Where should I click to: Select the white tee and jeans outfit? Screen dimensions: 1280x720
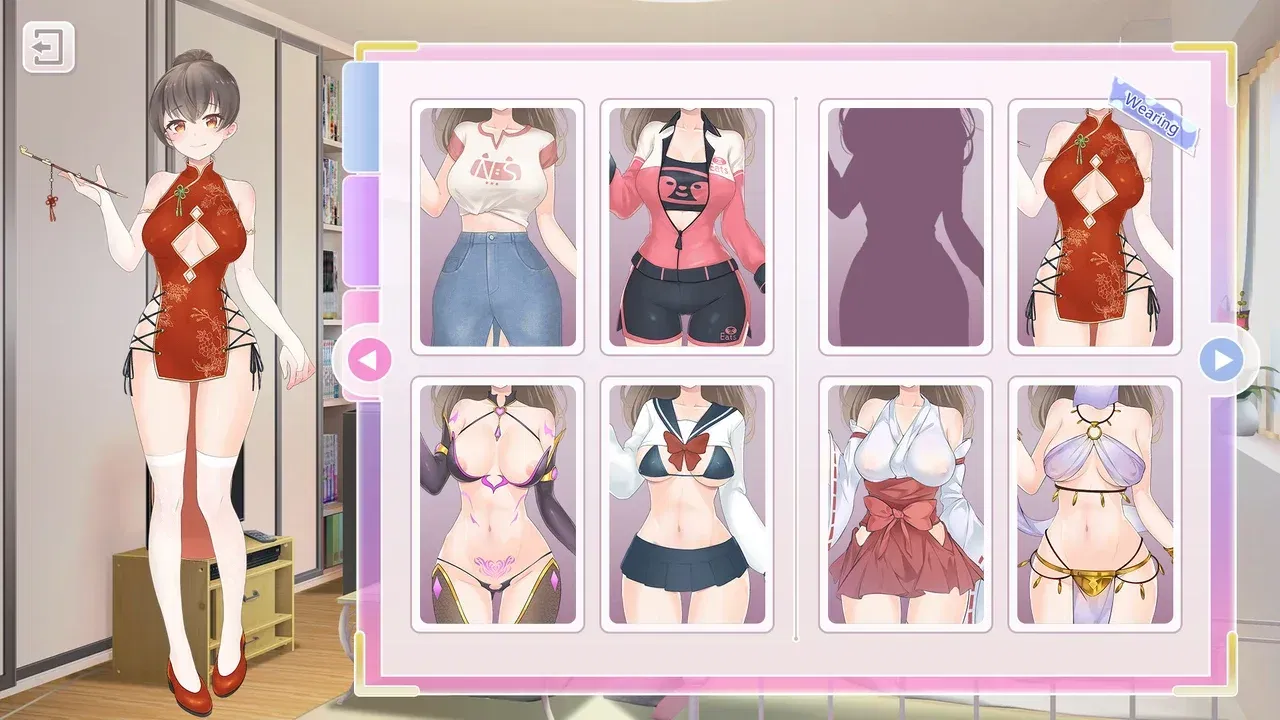(x=497, y=225)
